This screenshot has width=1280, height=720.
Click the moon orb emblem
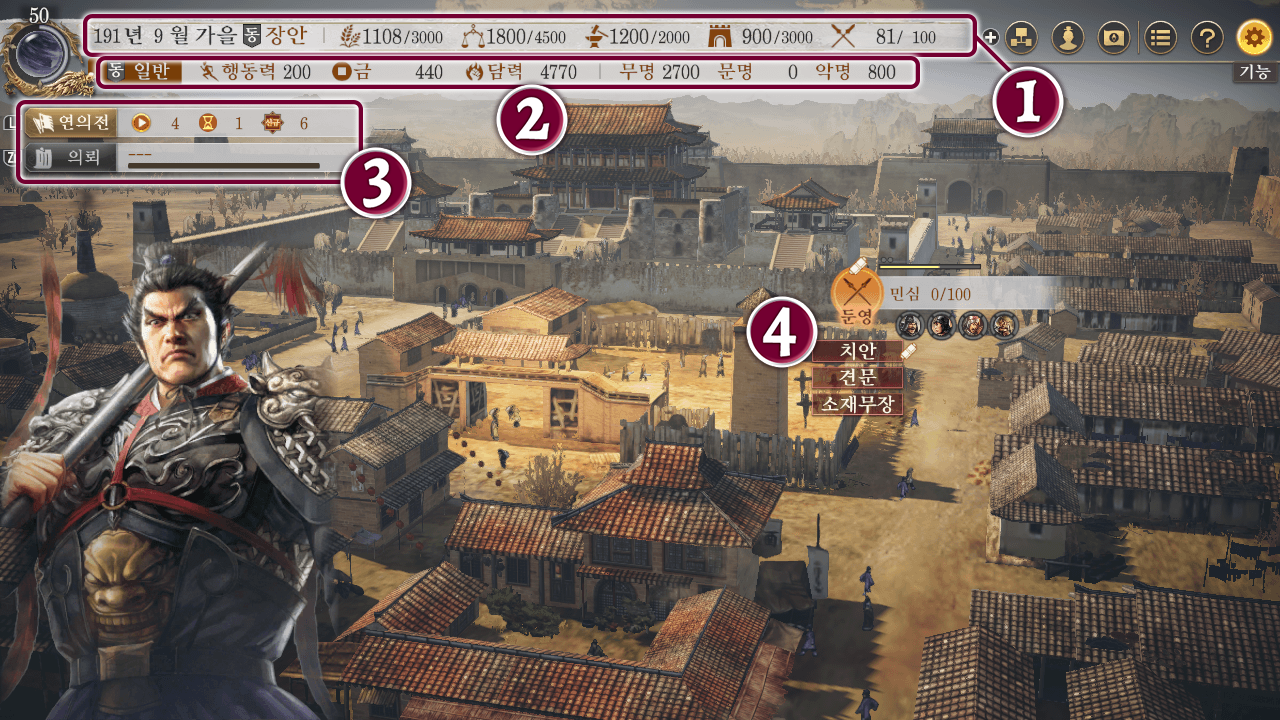tap(38, 47)
